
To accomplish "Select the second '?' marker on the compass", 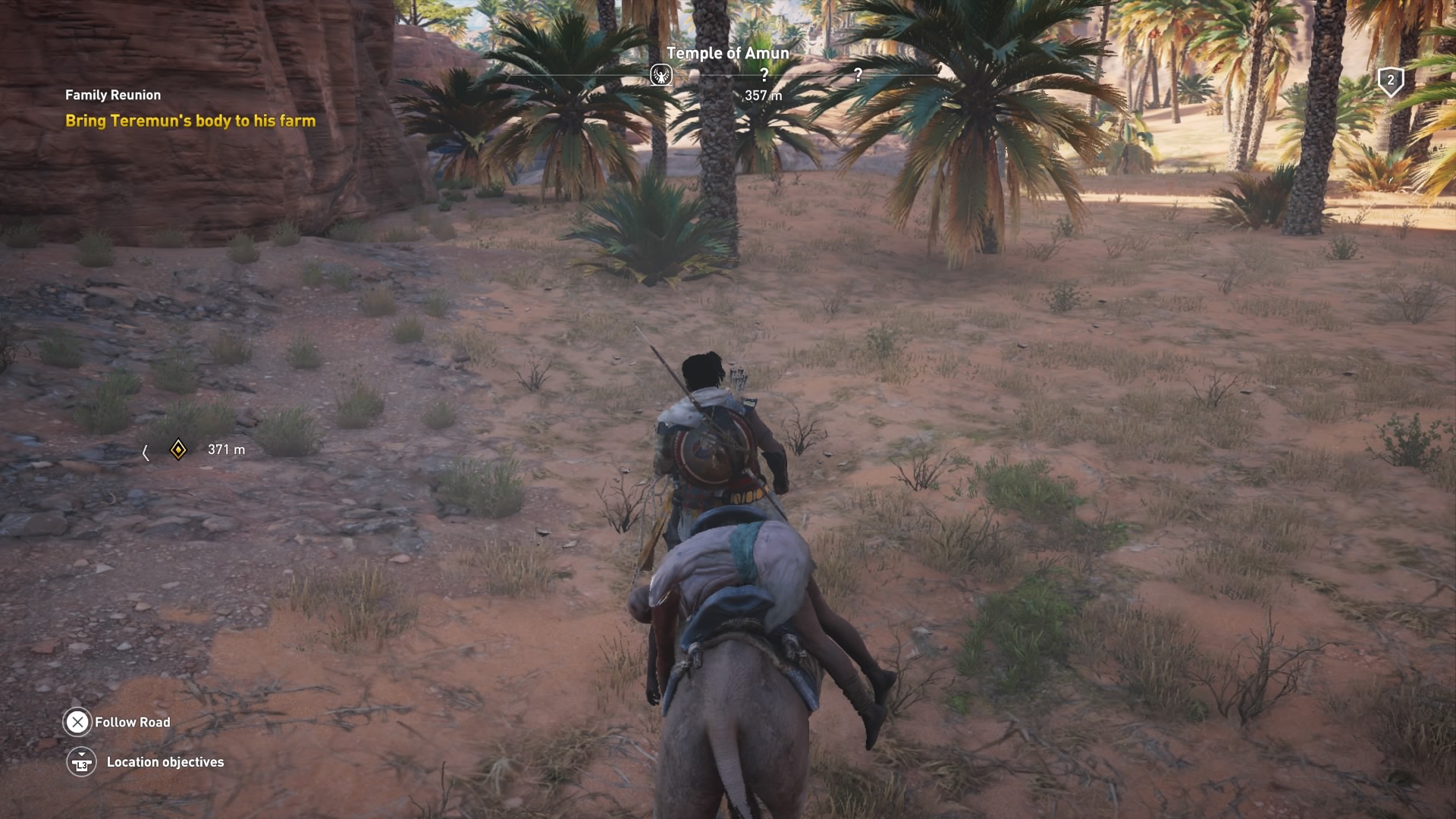I will coord(858,75).
